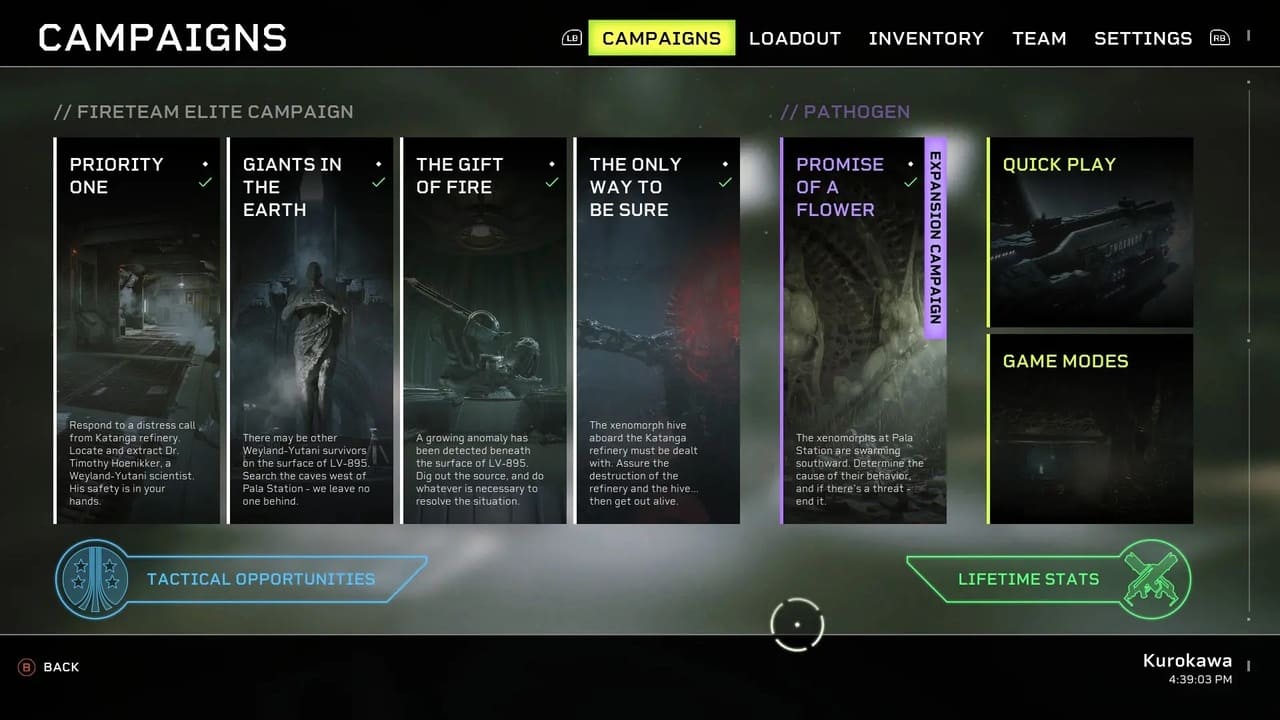The width and height of the screenshot is (1280, 720).
Task: Start Quick Play
Action: [x=1090, y=232]
